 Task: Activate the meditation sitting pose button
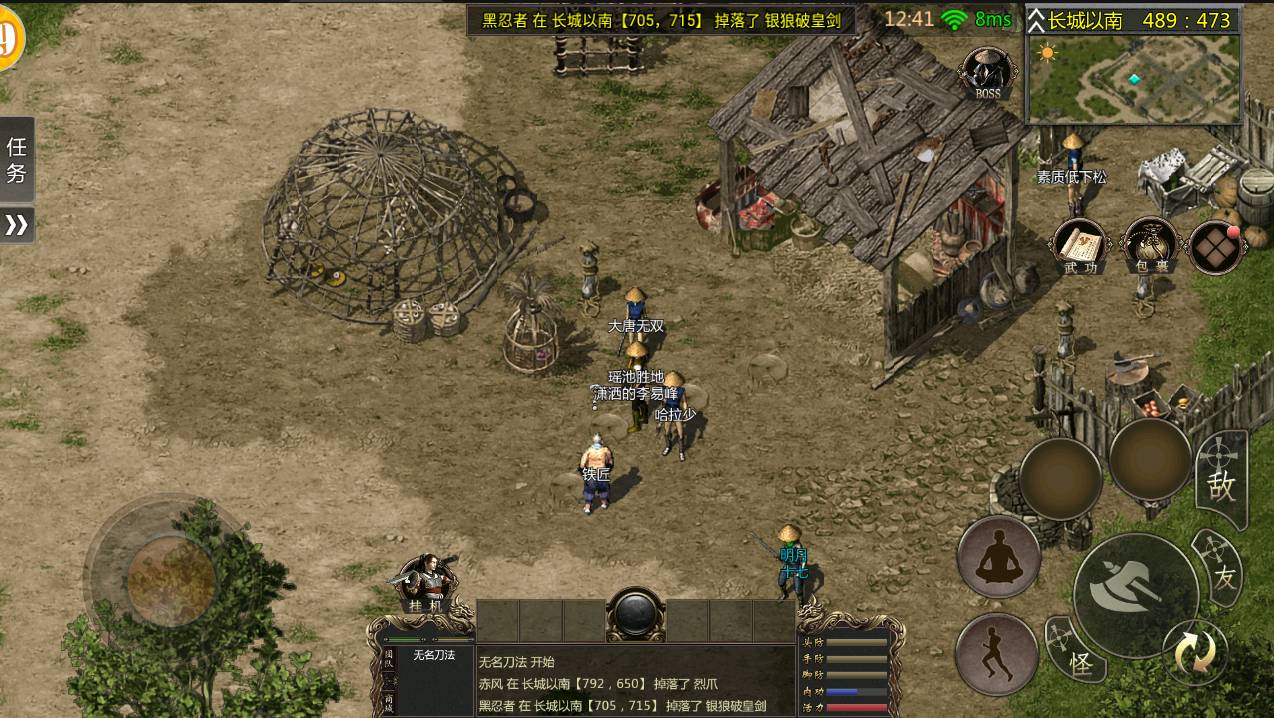coord(998,557)
